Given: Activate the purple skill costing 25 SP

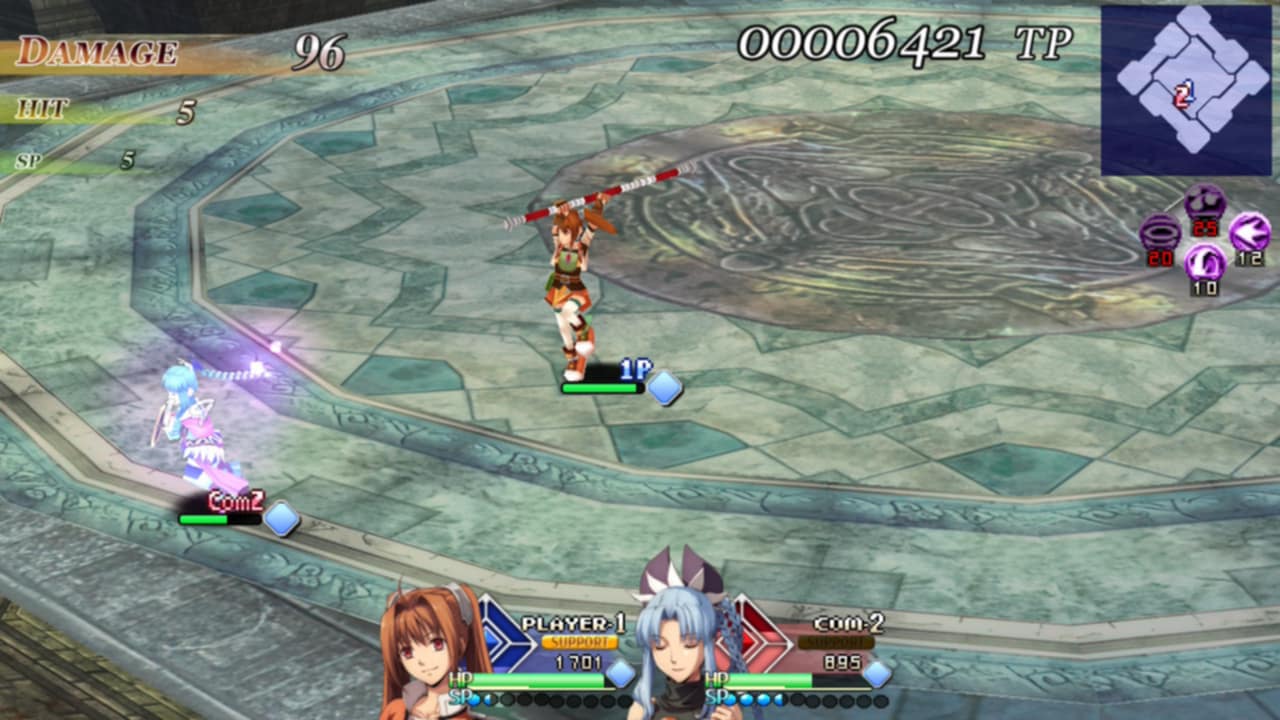Looking at the screenshot, I should (x=1204, y=203).
